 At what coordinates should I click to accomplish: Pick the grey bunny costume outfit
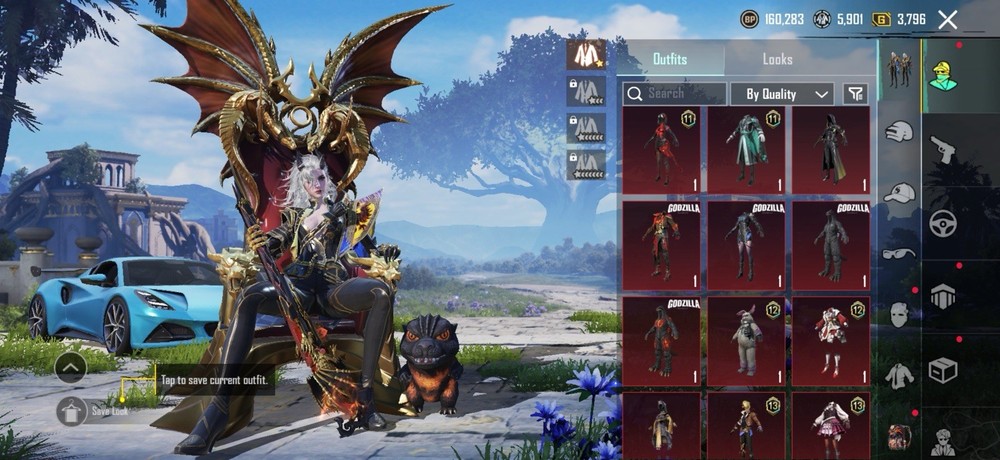click(745, 340)
